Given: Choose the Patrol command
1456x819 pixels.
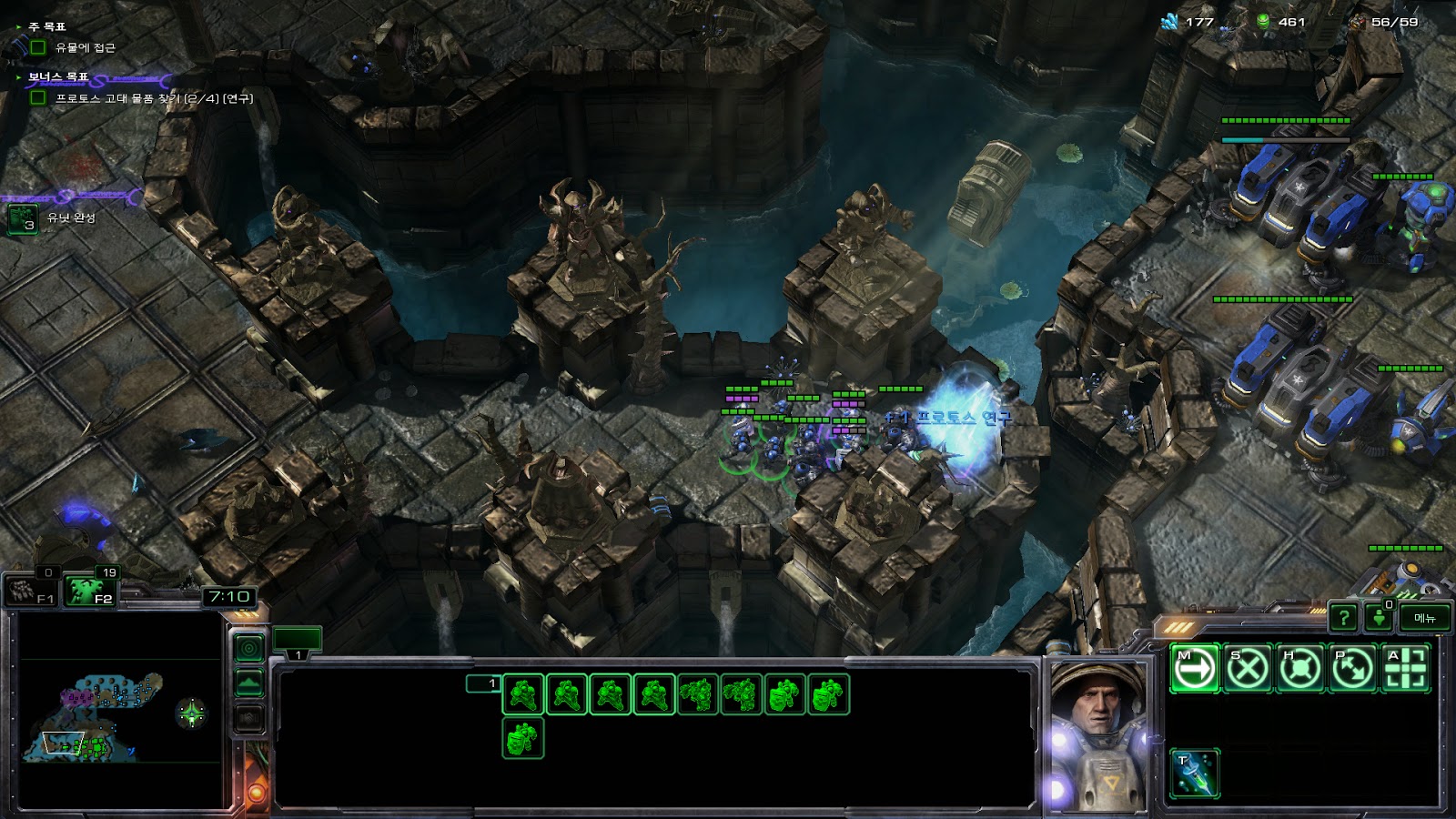Looking at the screenshot, I should (x=1352, y=669).
